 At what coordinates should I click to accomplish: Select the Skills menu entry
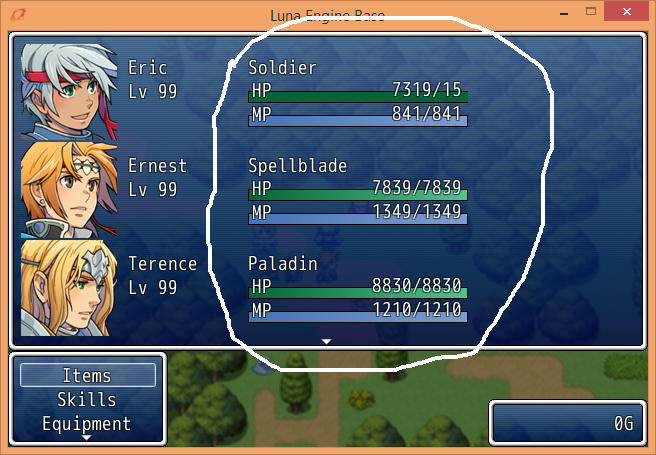point(87,400)
